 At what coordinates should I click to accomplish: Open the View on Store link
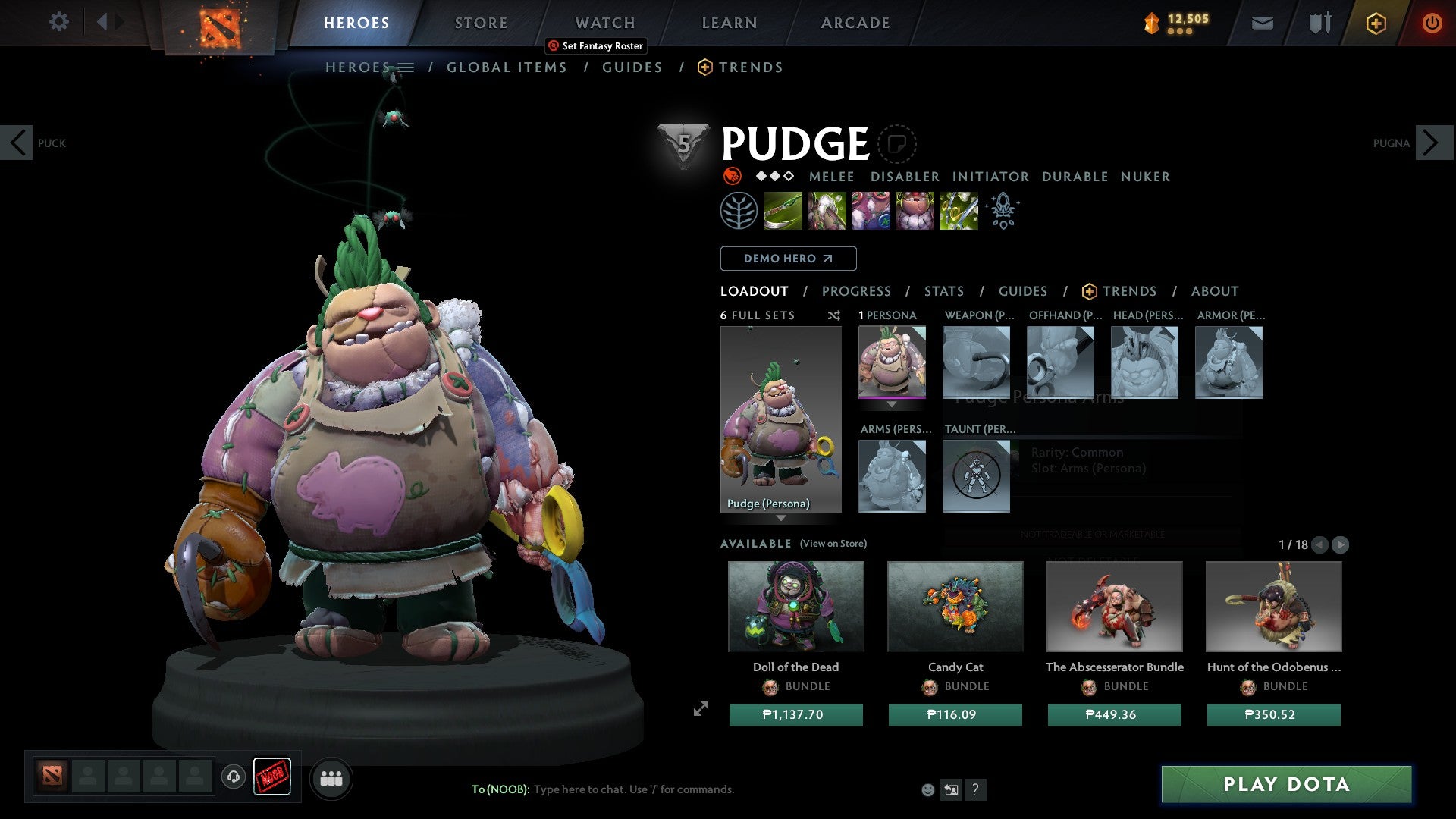click(833, 544)
